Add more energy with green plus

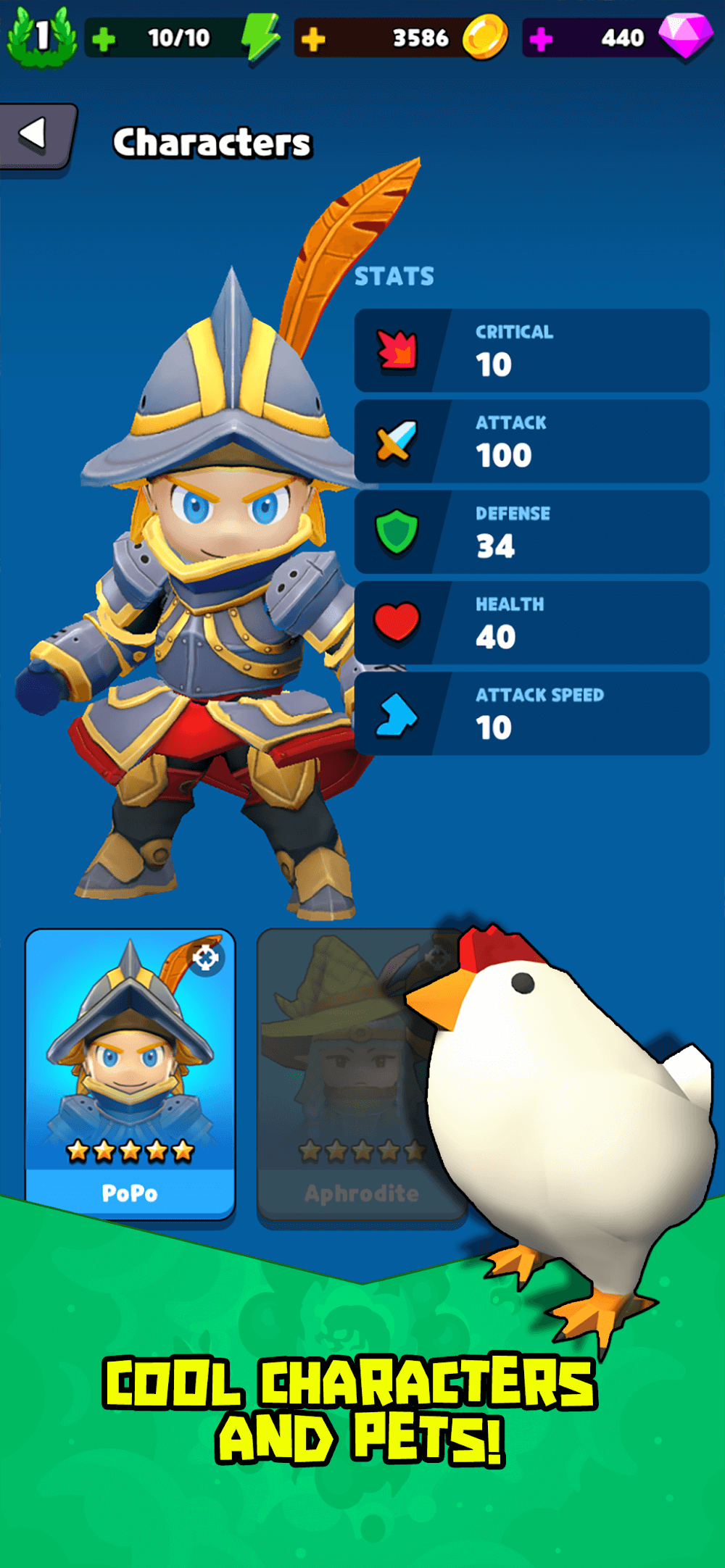click(x=104, y=39)
